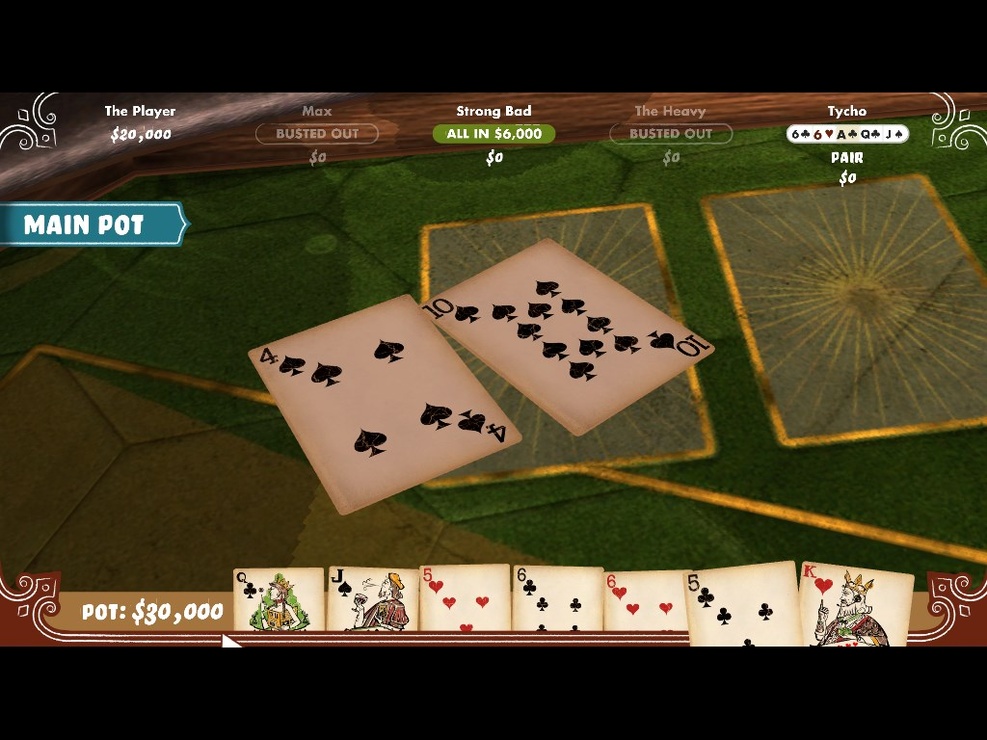
Task: Choose the King of Hearts card
Action: point(856,603)
